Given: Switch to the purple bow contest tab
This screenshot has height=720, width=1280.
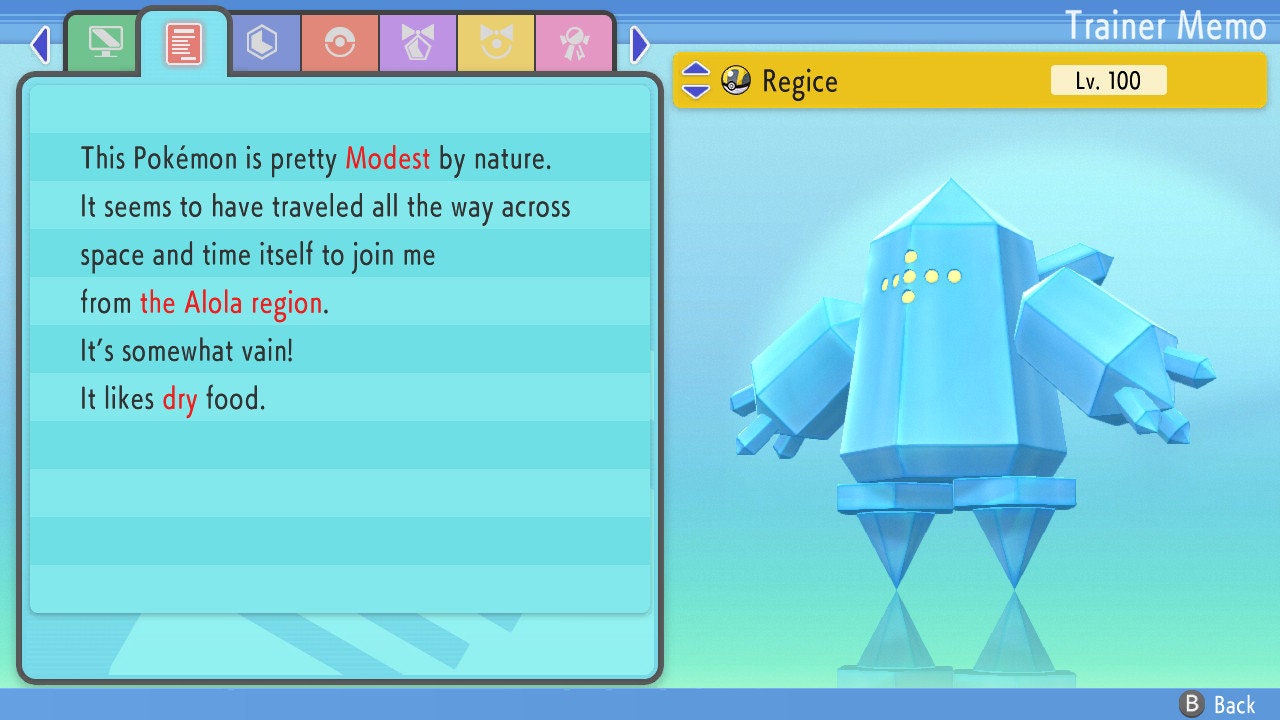Looking at the screenshot, I should pyautogui.click(x=417, y=42).
